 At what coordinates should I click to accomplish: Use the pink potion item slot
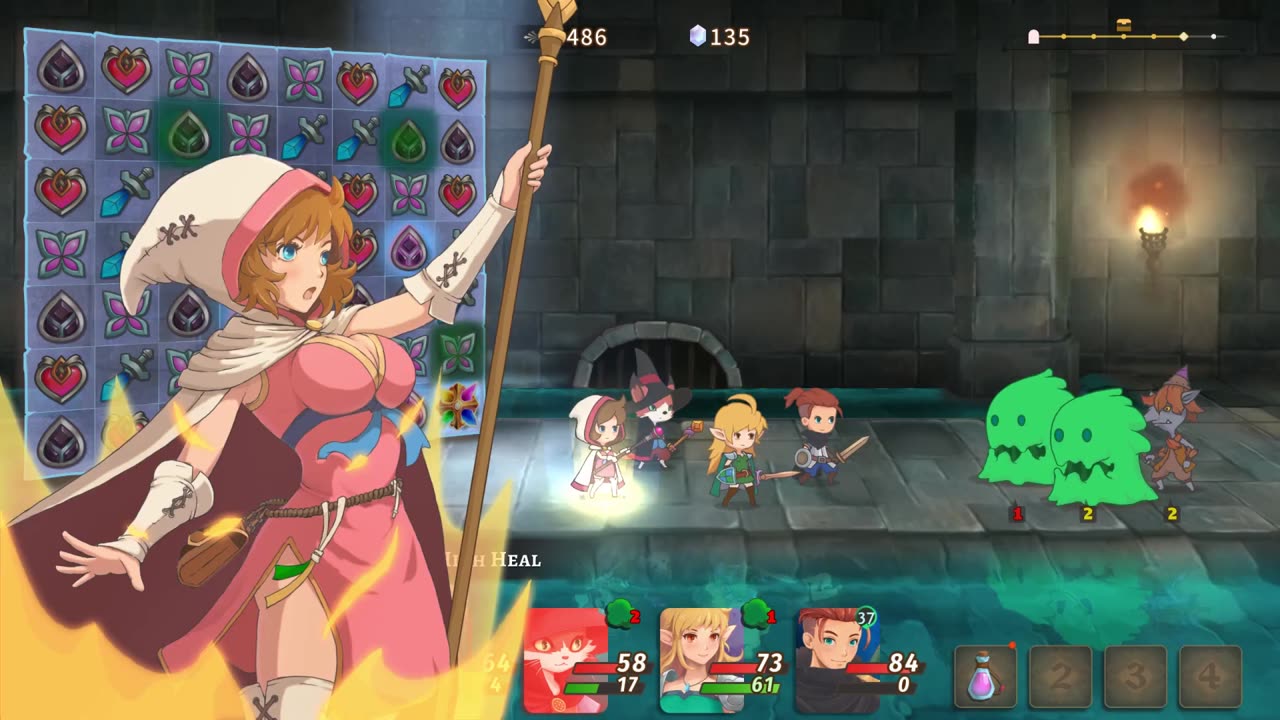(x=985, y=677)
